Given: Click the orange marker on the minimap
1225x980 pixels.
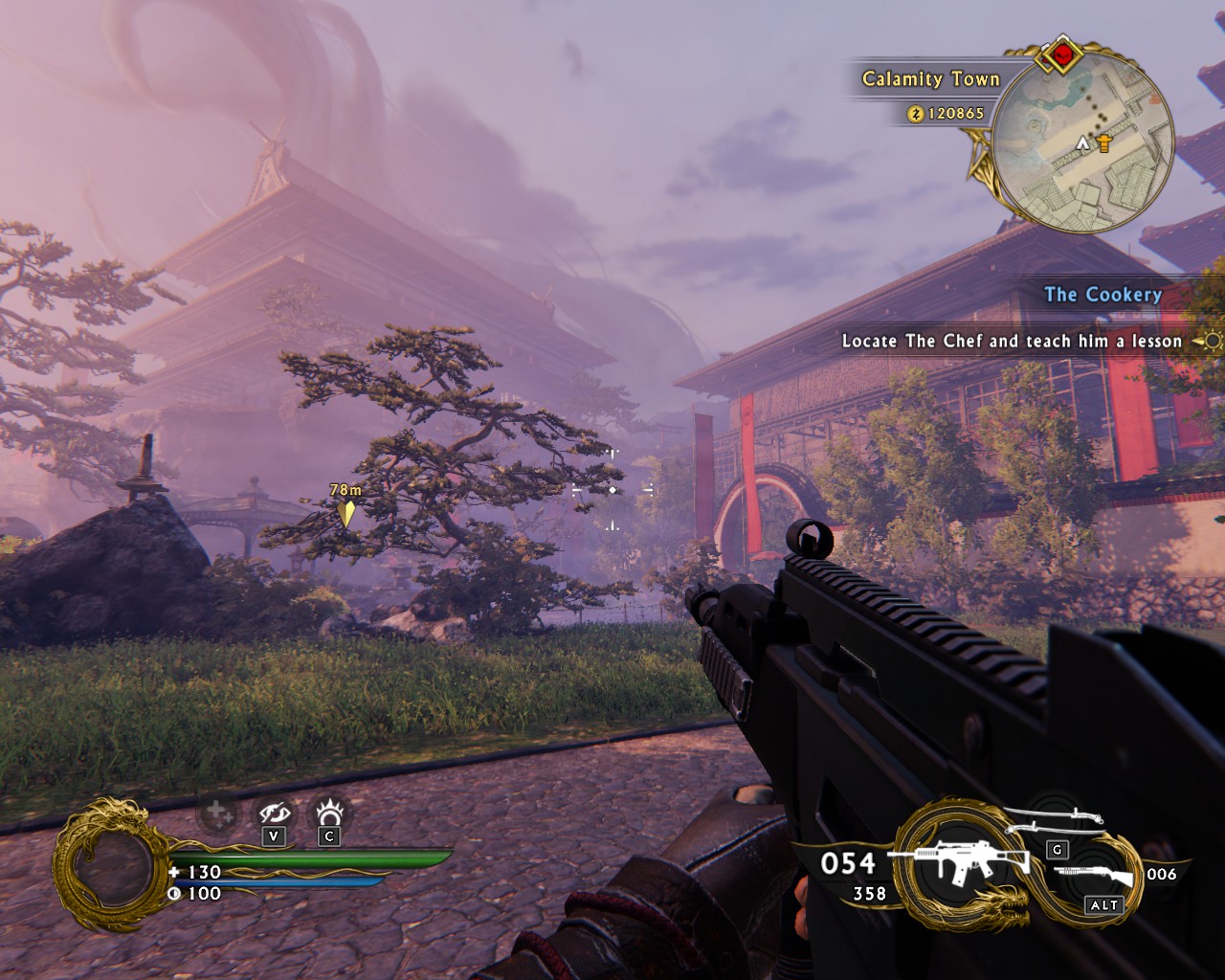Looking at the screenshot, I should click(x=1105, y=144).
